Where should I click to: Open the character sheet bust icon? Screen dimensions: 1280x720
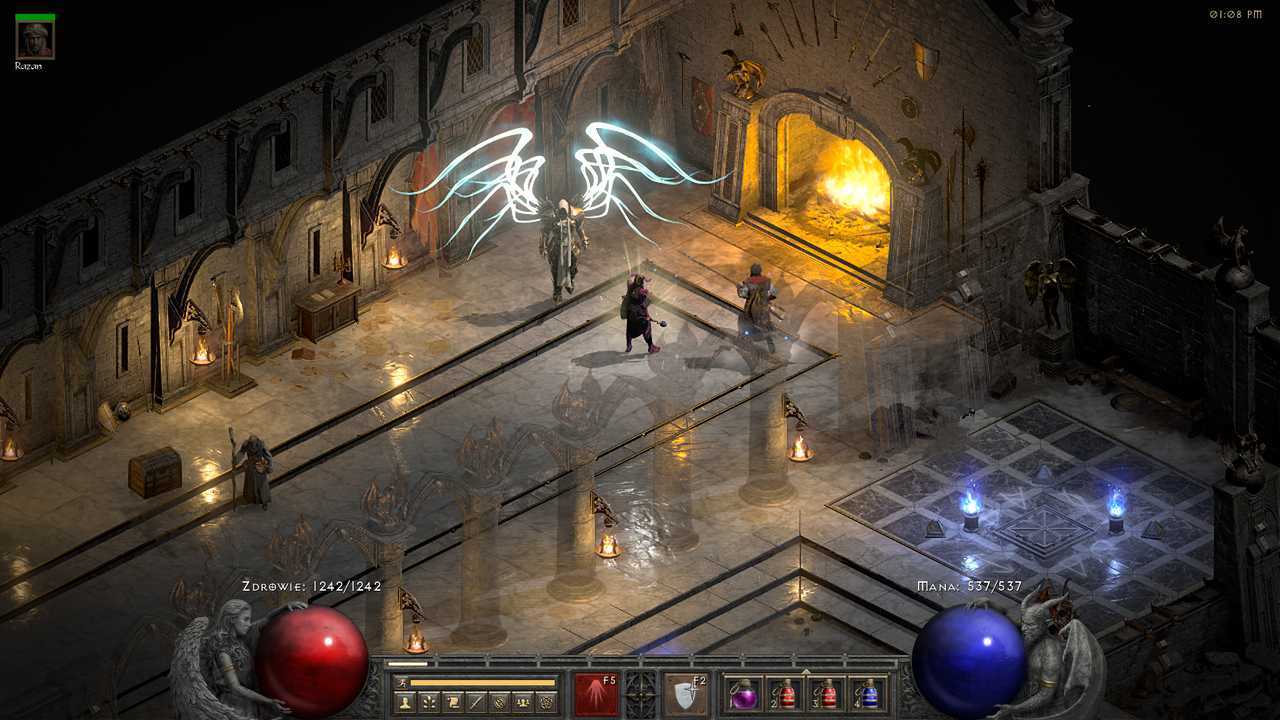(406, 702)
